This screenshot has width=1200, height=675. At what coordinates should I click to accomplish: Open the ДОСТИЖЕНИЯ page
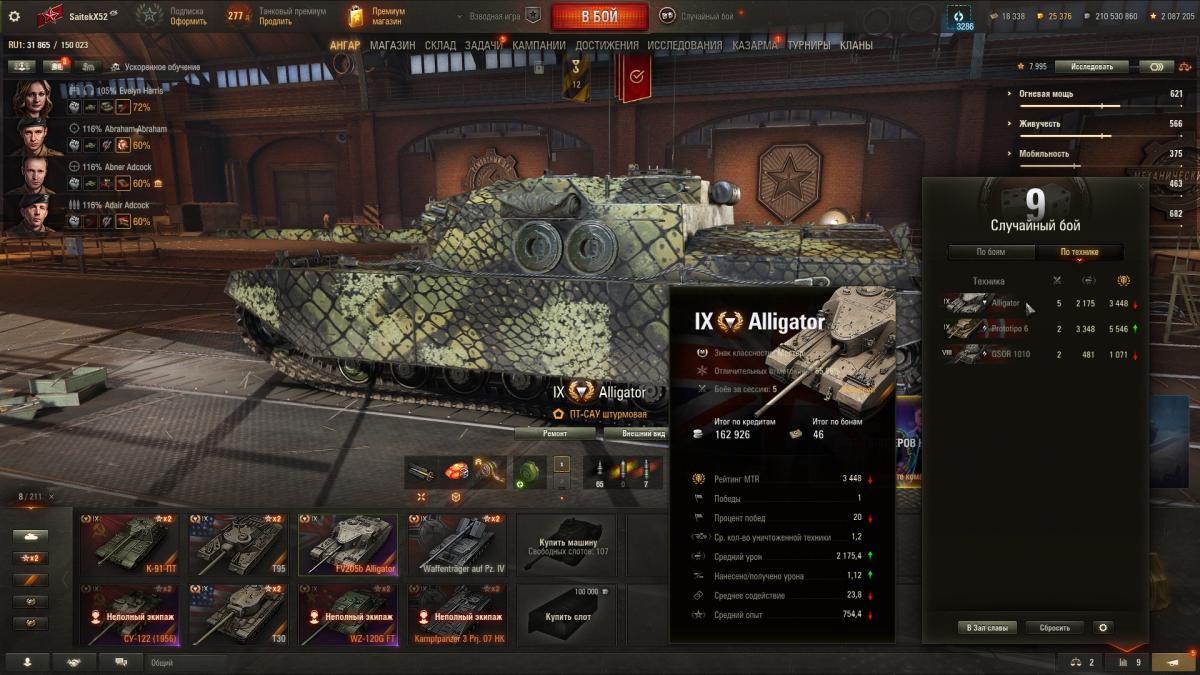click(x=607, y=45)
